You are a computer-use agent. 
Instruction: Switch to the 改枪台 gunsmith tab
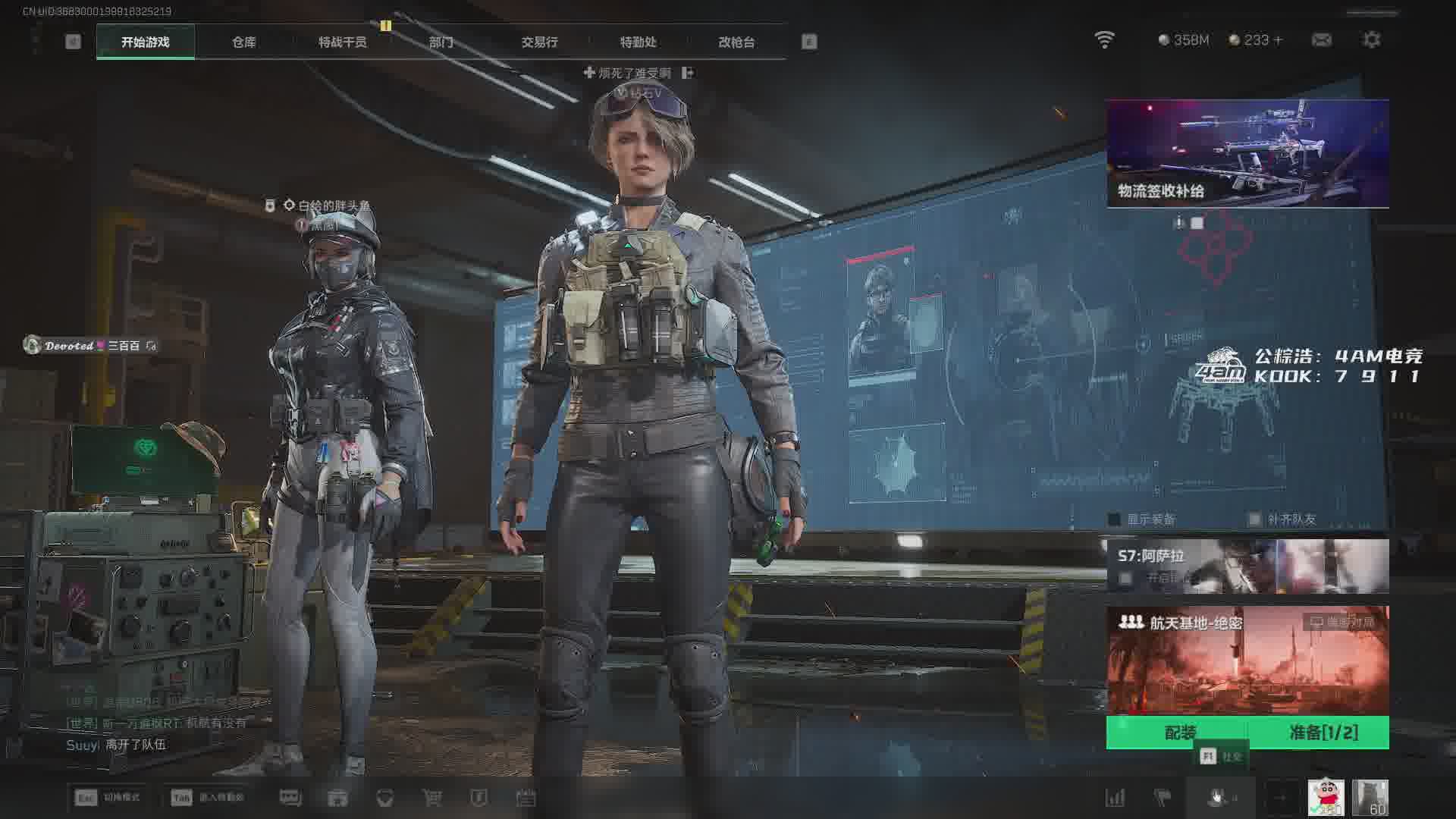[x=736, y=42]
